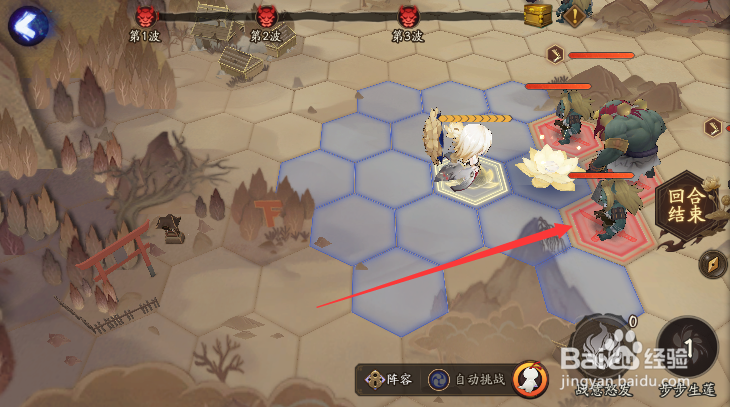Go back using the blue arrow button
The image size is (730, 407).
[28, 23]
